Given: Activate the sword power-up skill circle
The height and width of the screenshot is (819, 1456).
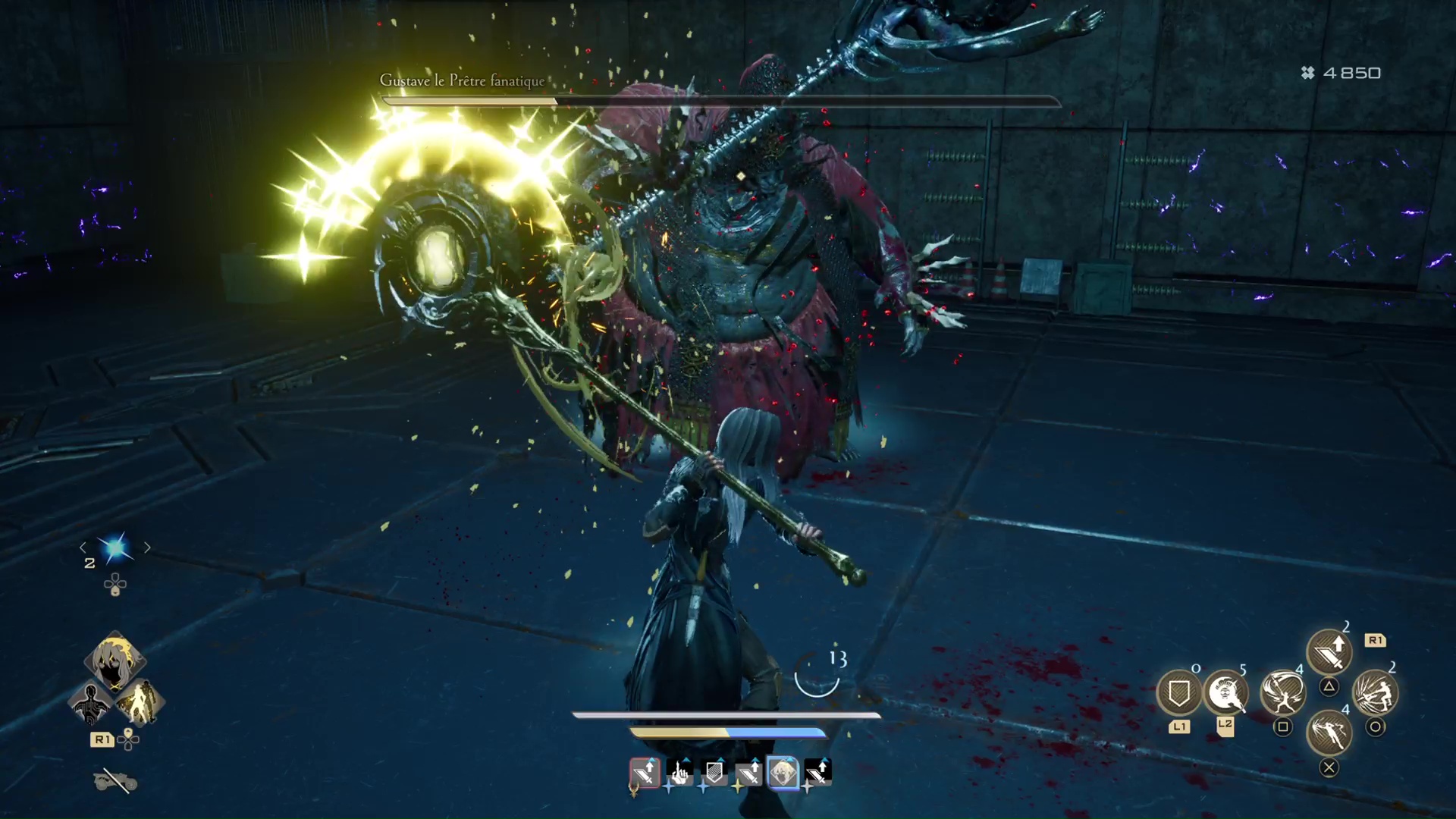Looking at the screenshot, I should tap(1329, 652).
